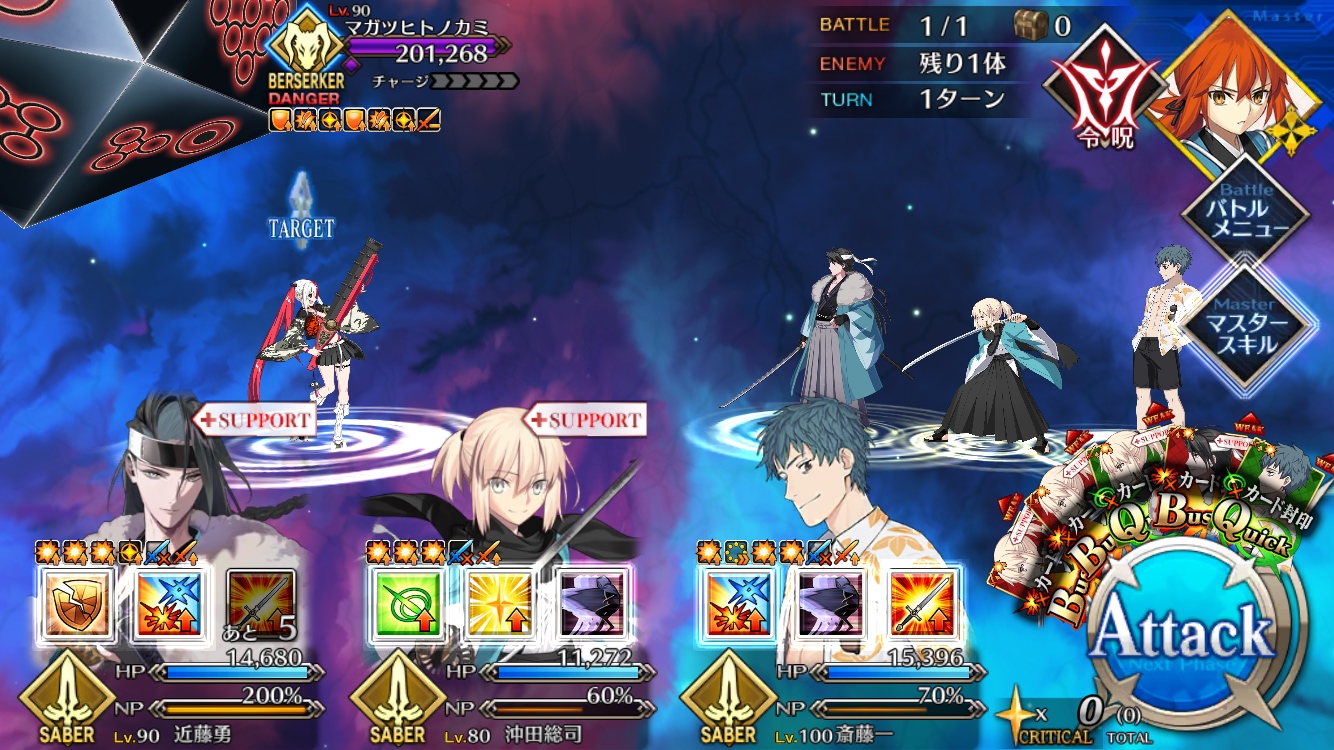Open the Battle Menu (バトルメニュー)
Screen dimensions: 1334x750
coord(1245,210)
